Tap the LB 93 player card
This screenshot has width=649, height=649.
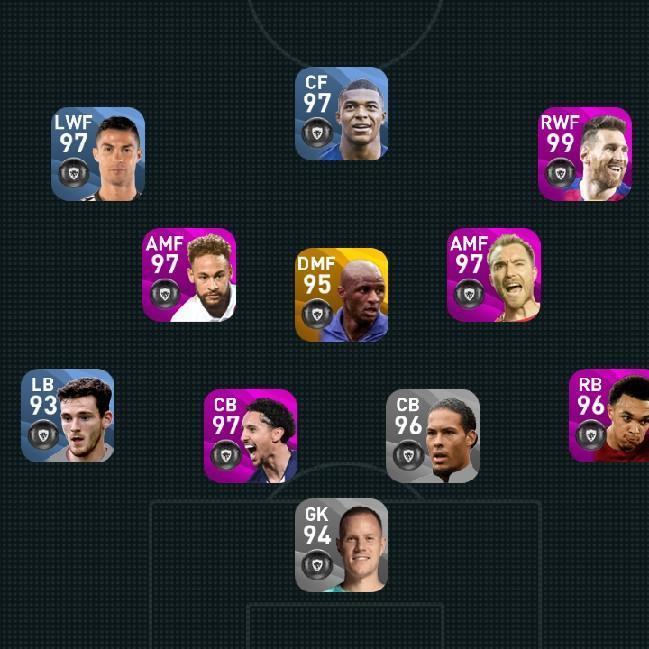67,416
